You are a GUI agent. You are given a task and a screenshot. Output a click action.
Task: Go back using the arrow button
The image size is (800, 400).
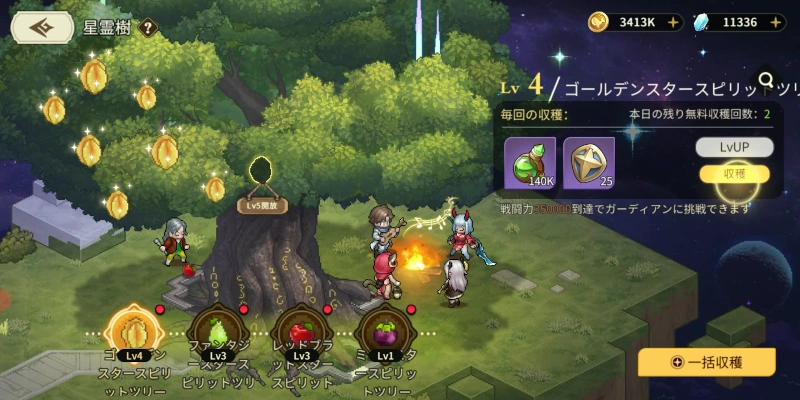[43, 27]
